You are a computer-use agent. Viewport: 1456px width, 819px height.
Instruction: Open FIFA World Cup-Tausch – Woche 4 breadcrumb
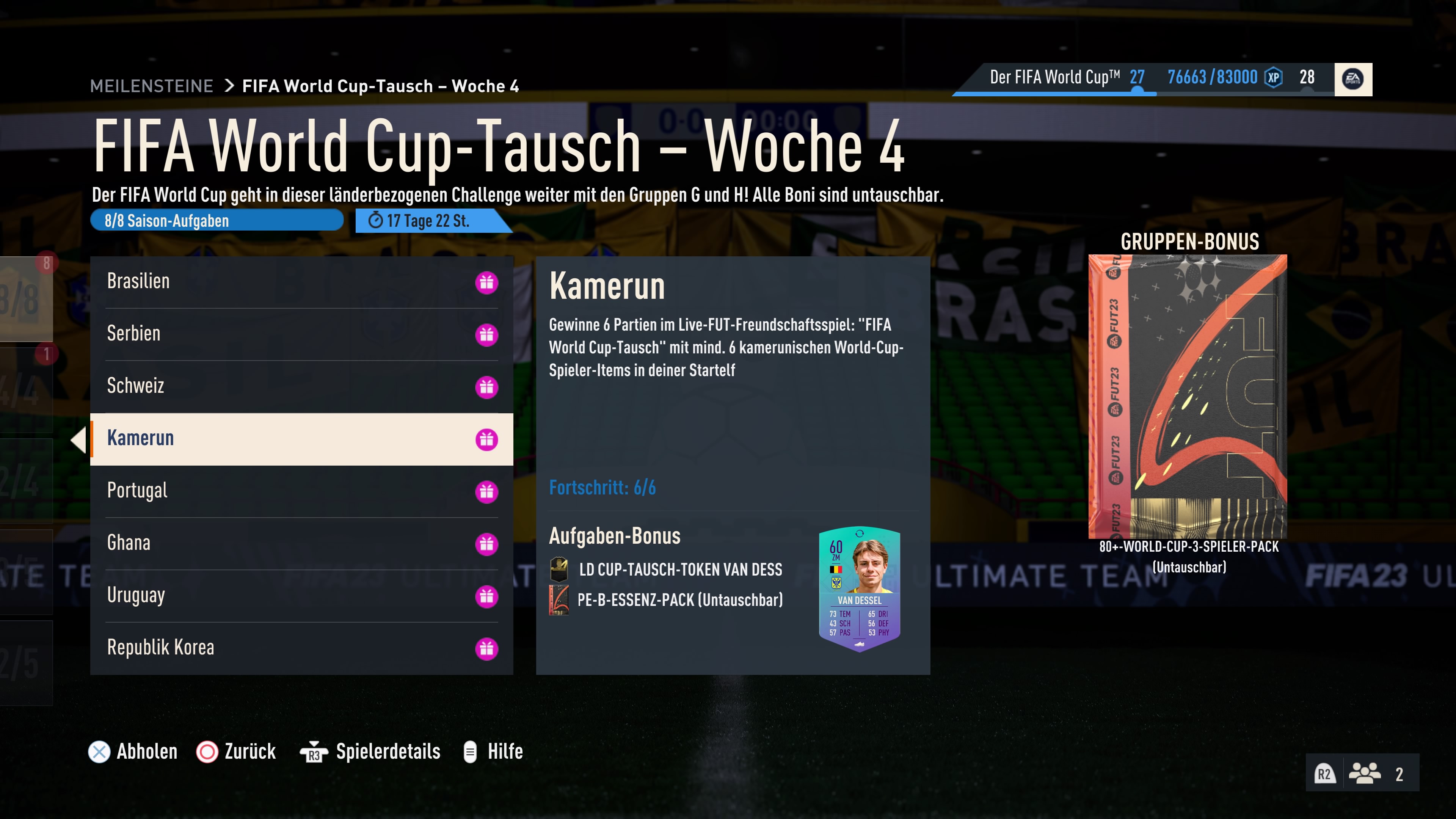[381, 86]
